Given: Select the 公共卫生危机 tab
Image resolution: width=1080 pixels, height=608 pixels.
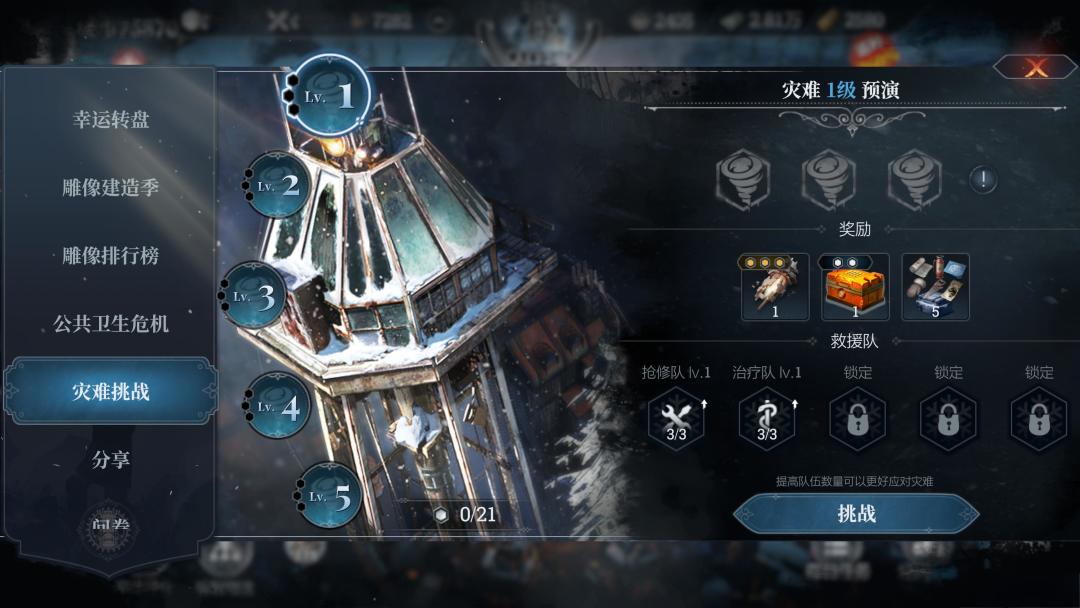Looking at the screenshot, I should [110, 324].
